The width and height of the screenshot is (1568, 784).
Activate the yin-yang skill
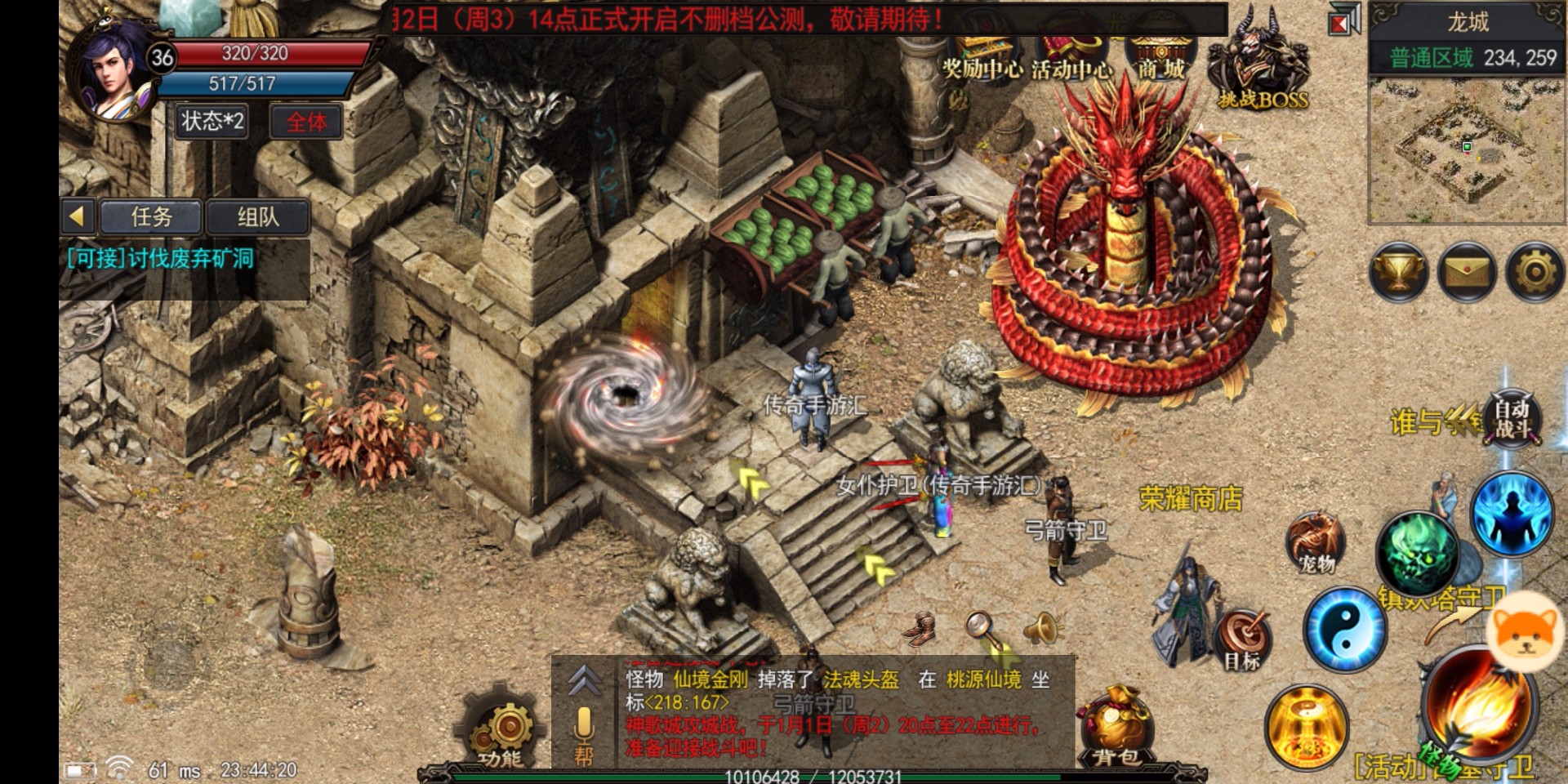point(1344,629)
